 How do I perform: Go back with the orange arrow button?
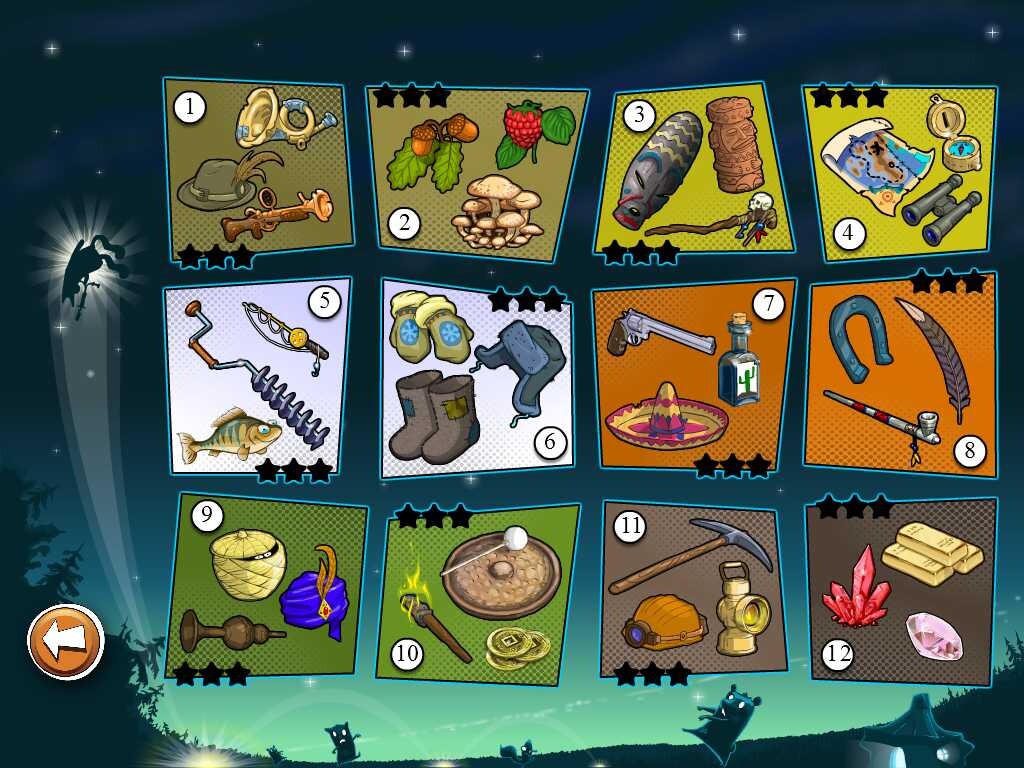click(66, 641)
